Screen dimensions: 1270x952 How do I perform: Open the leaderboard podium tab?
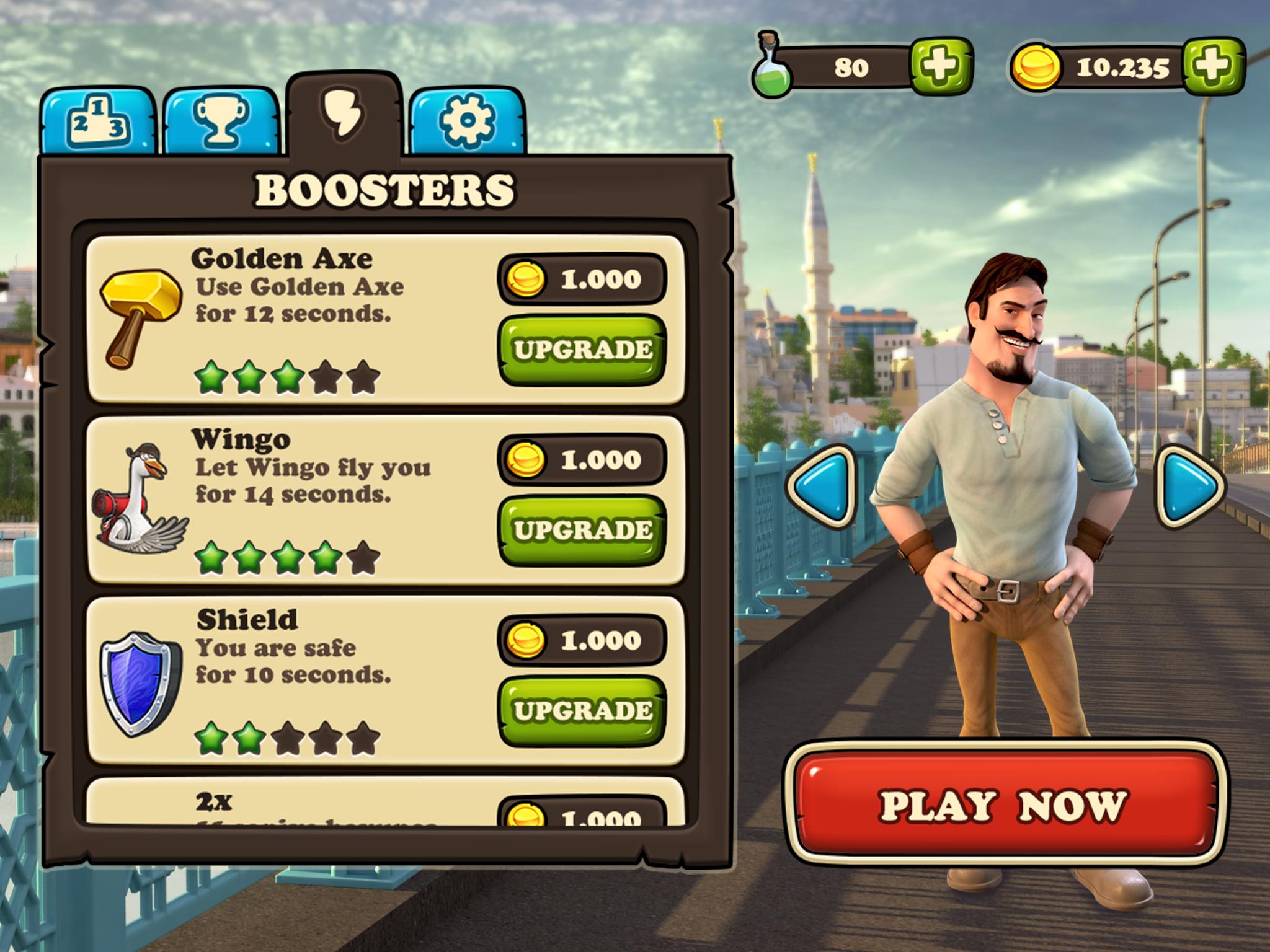pyautogui.click(x=98, y=121)
